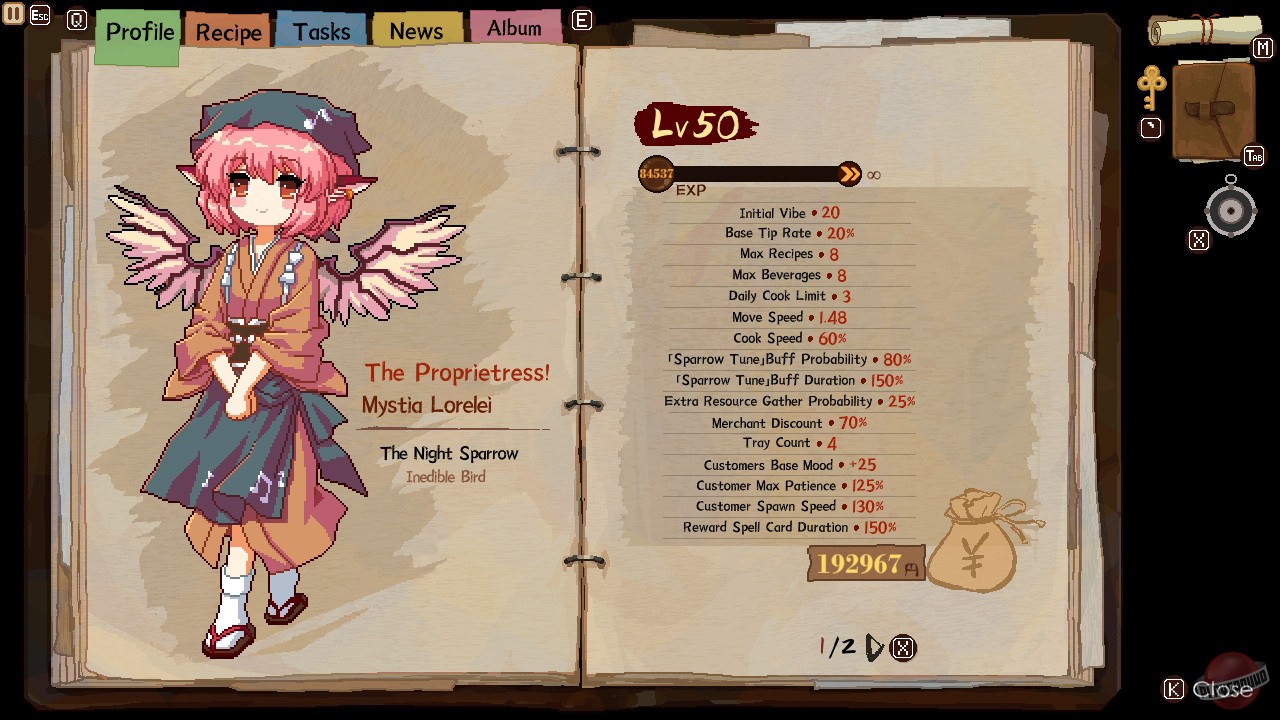Click the pause icon in top-left corner
The image size is (1280, 720).
(x=12, y=14)
